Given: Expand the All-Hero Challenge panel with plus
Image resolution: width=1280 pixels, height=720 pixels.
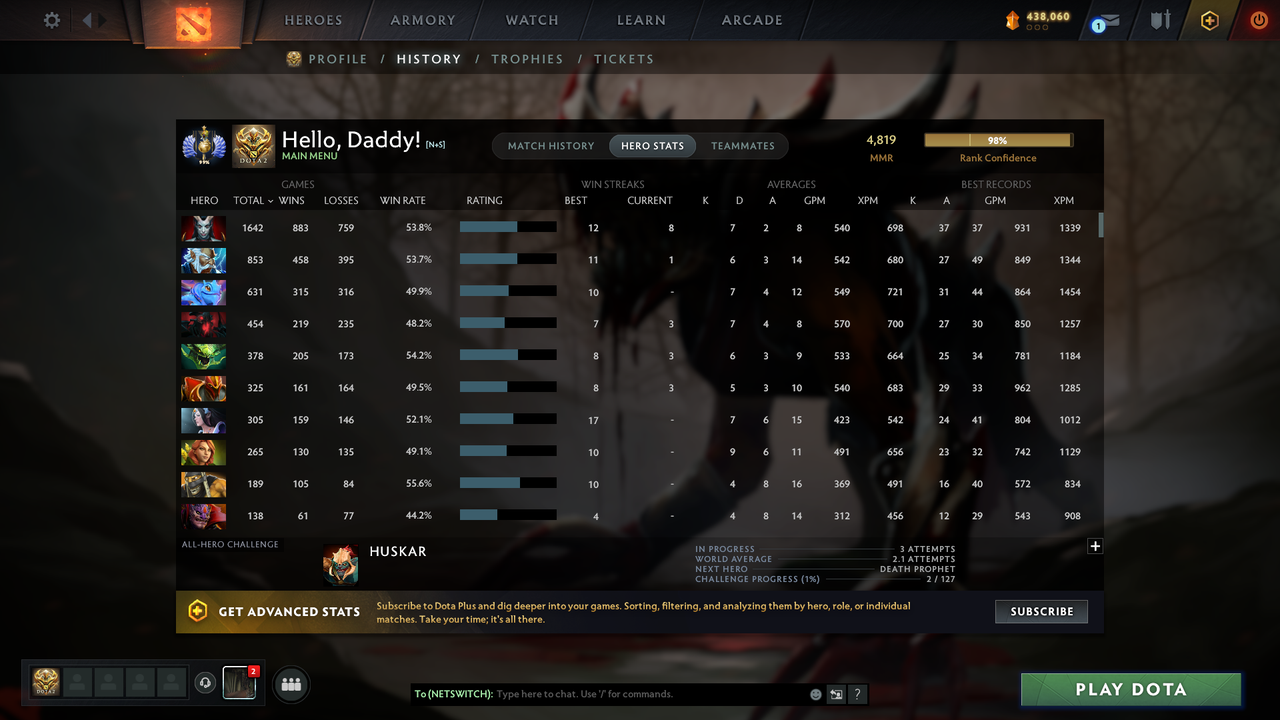Looking at the screenshot, I should [x=1095, y=546].
